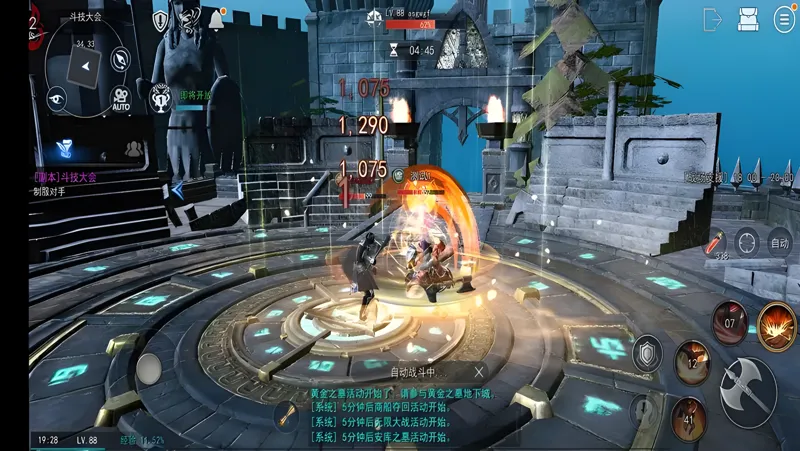Viewport: 800px width, 451px height.
Task: Tap the target lock crosshair button
Action: pyautogui.click(x=747, y=241)
